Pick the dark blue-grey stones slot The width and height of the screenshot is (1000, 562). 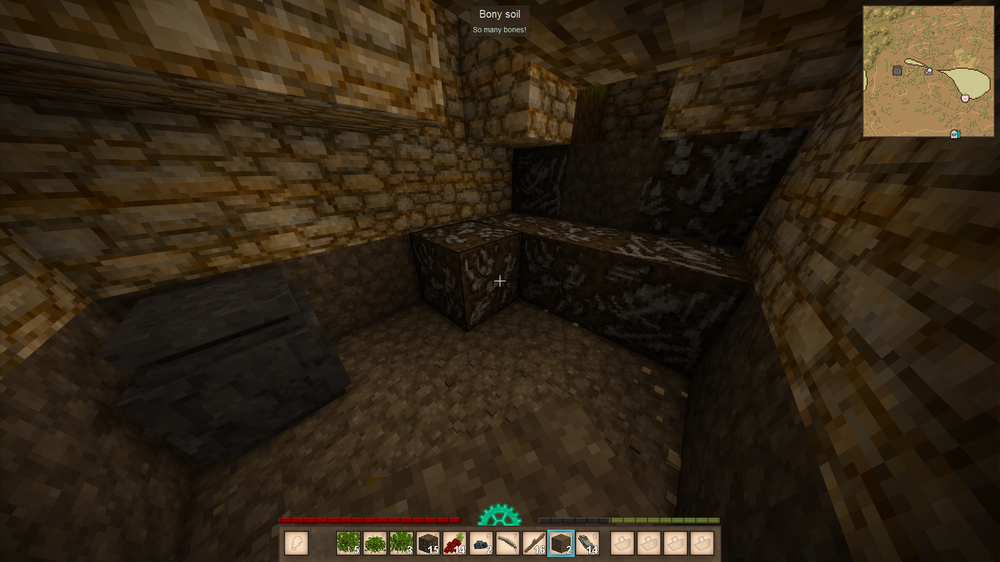481,543
